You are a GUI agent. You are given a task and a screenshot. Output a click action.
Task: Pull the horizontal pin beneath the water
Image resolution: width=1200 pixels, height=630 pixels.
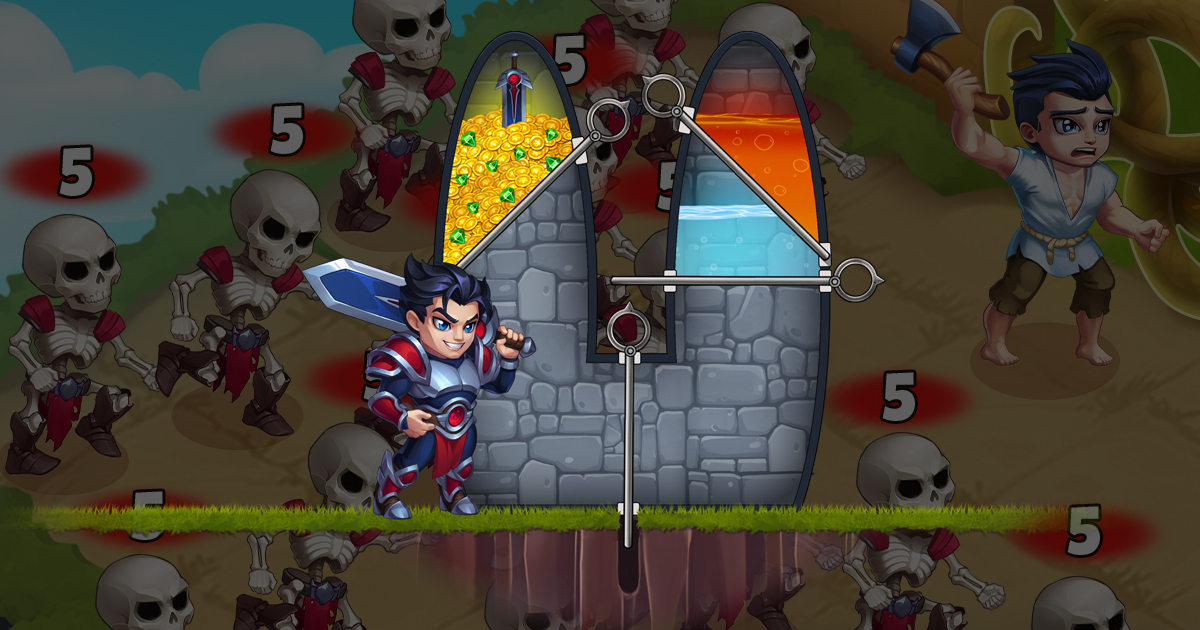pyautogui.click(x=857, y=280)
